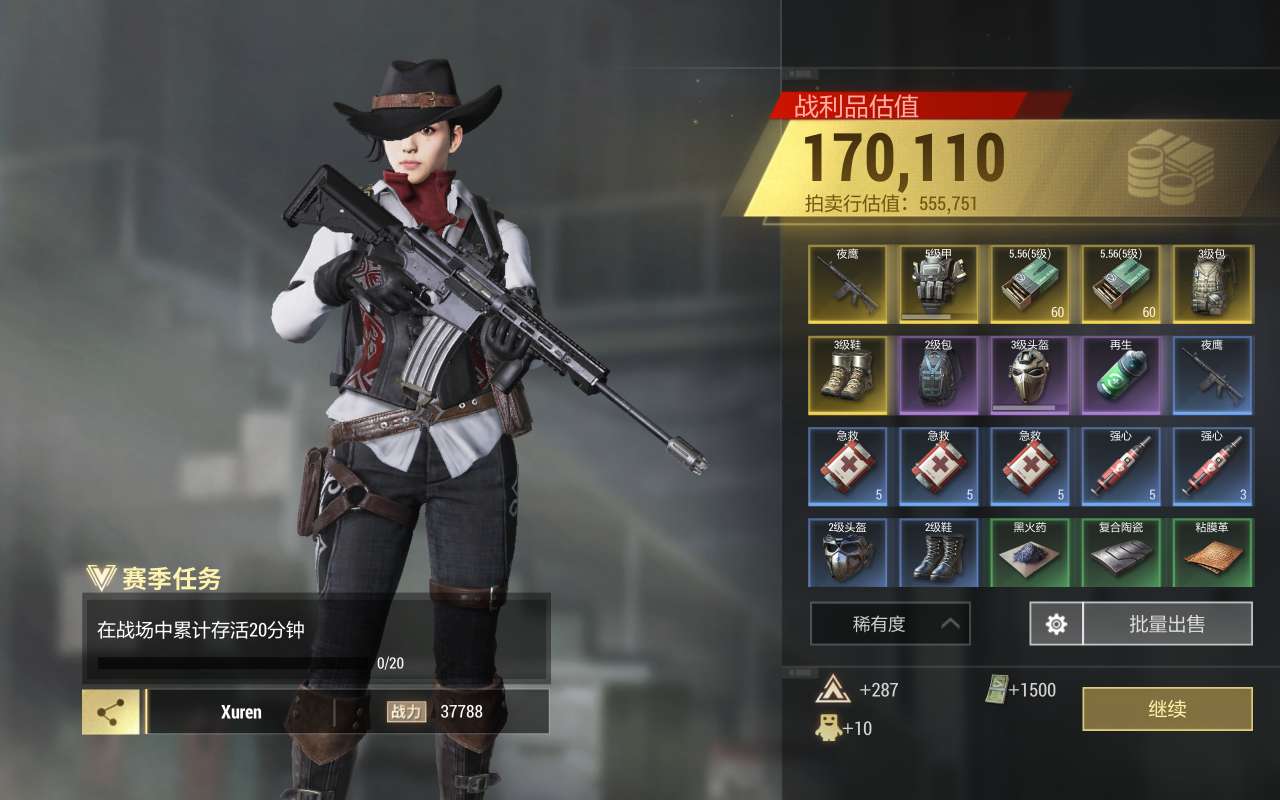1280x800 pixels.
Task: Pick the purple 2级包 backpack slot
Action: [939, 375]
